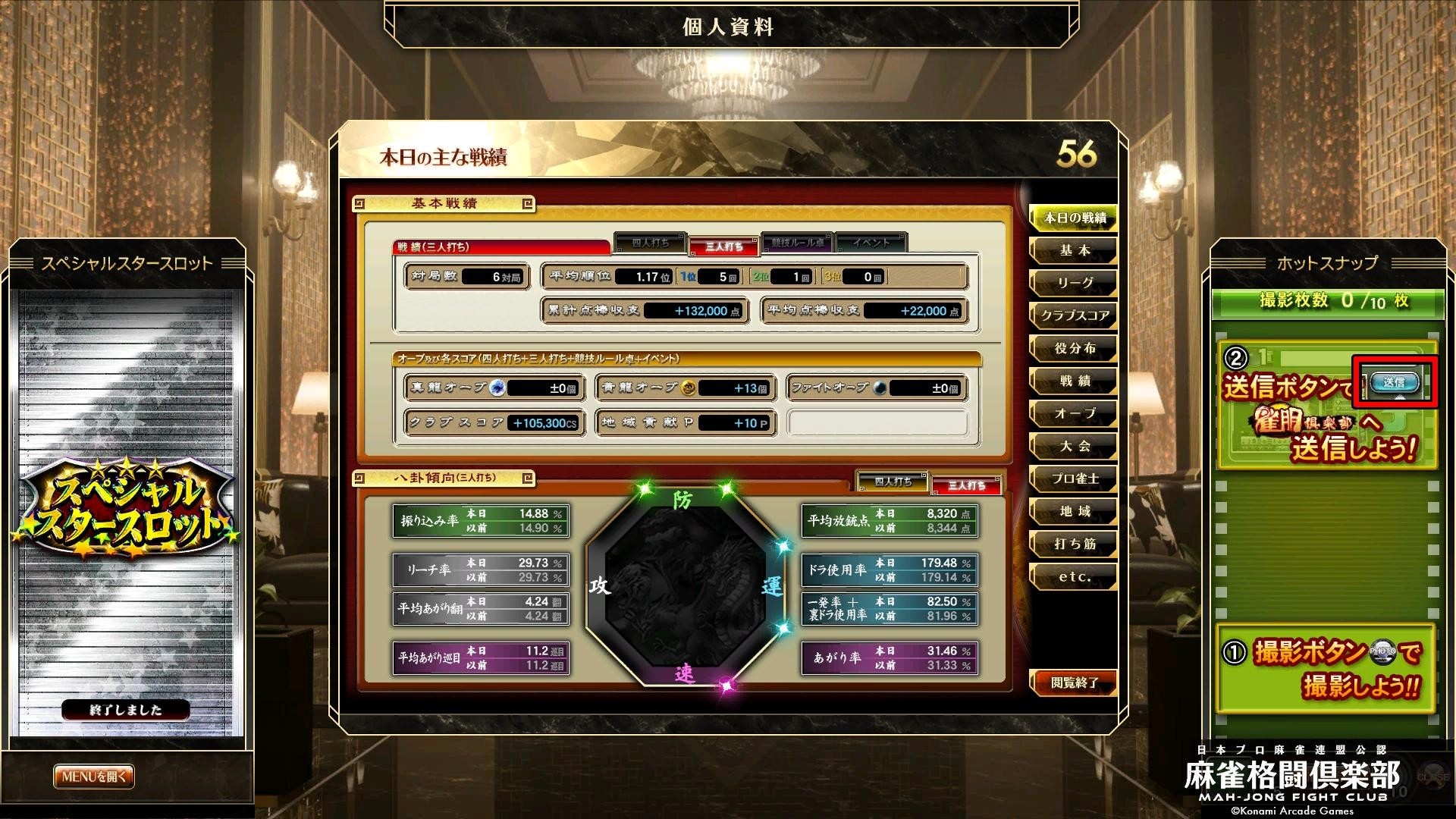
Task: Select the 大会 side menu entry
Action: click(x=1074, y=447)
